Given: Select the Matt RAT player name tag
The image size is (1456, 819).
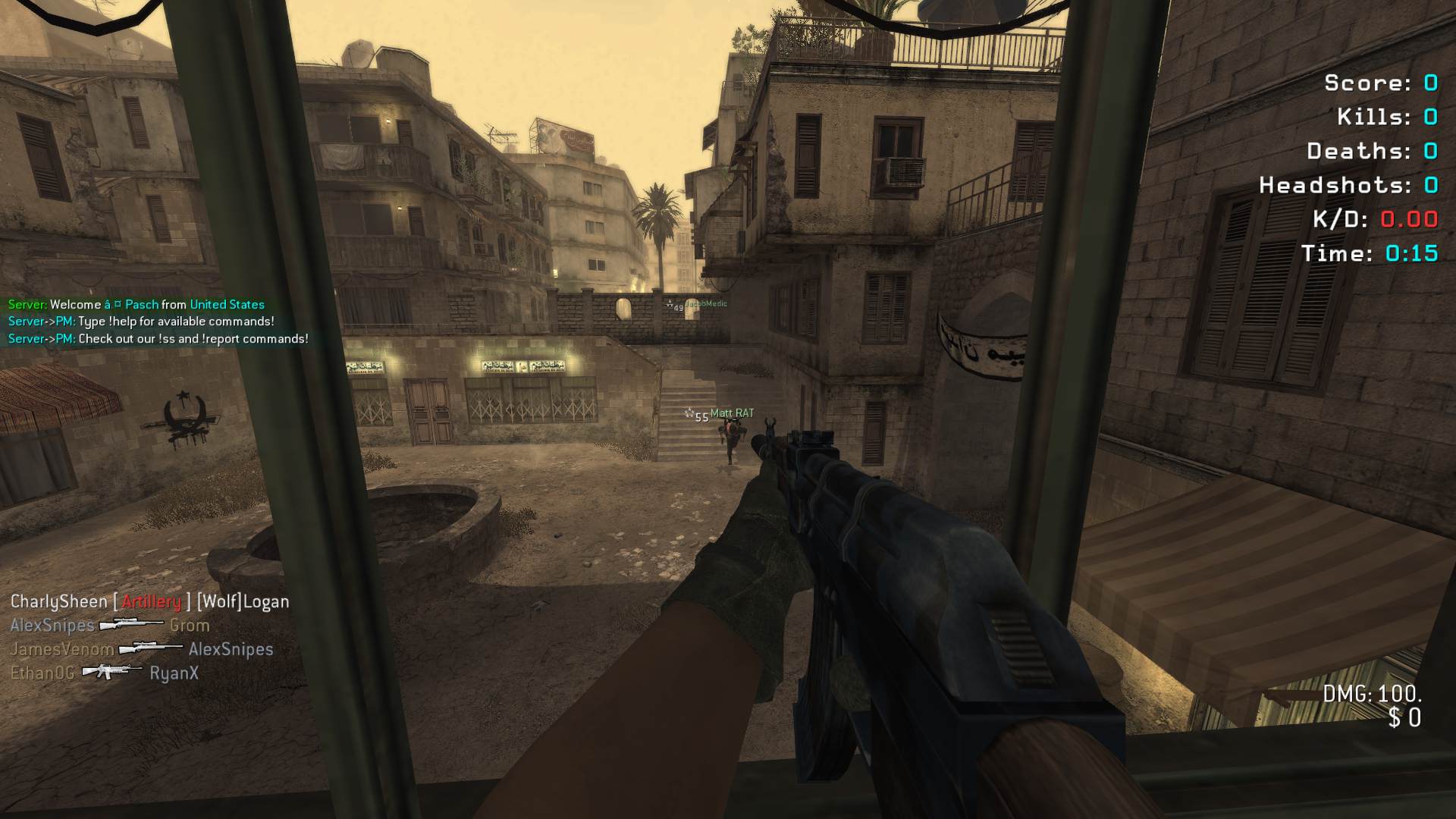Looking at the screenshot, I should [732, 413].
